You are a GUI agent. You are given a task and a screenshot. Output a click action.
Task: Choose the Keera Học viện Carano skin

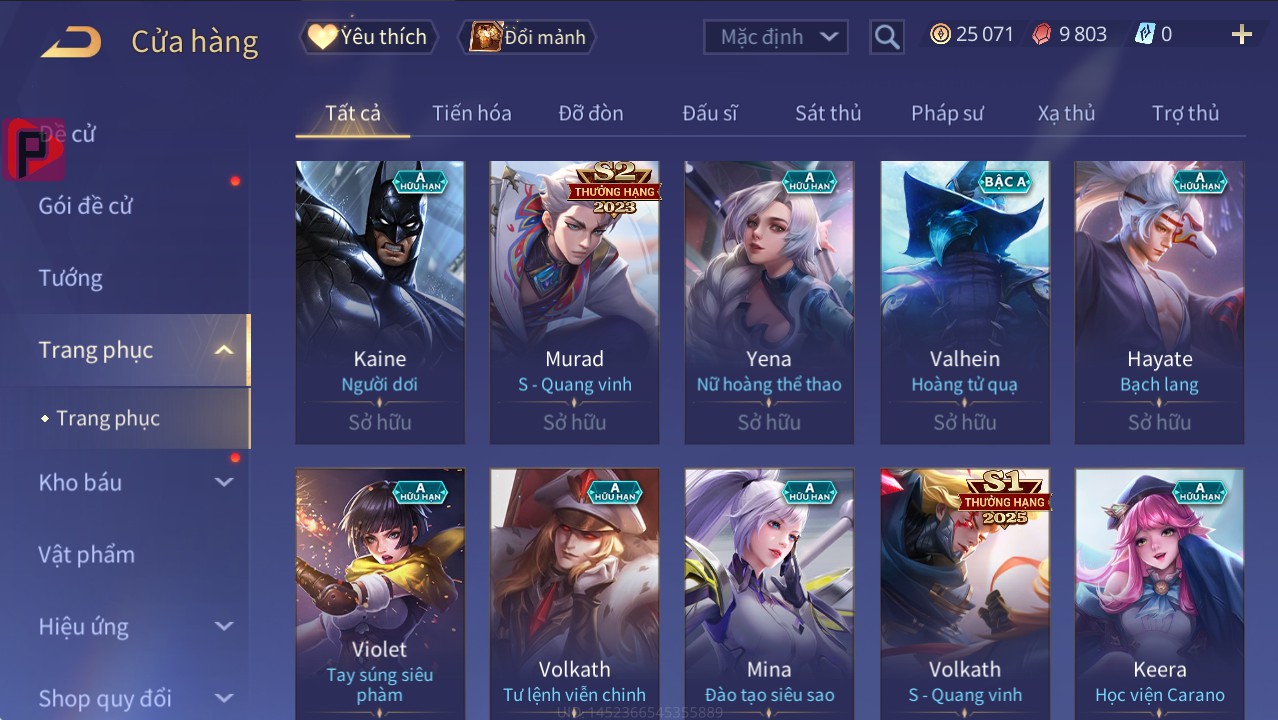(x=1159, y=590)
